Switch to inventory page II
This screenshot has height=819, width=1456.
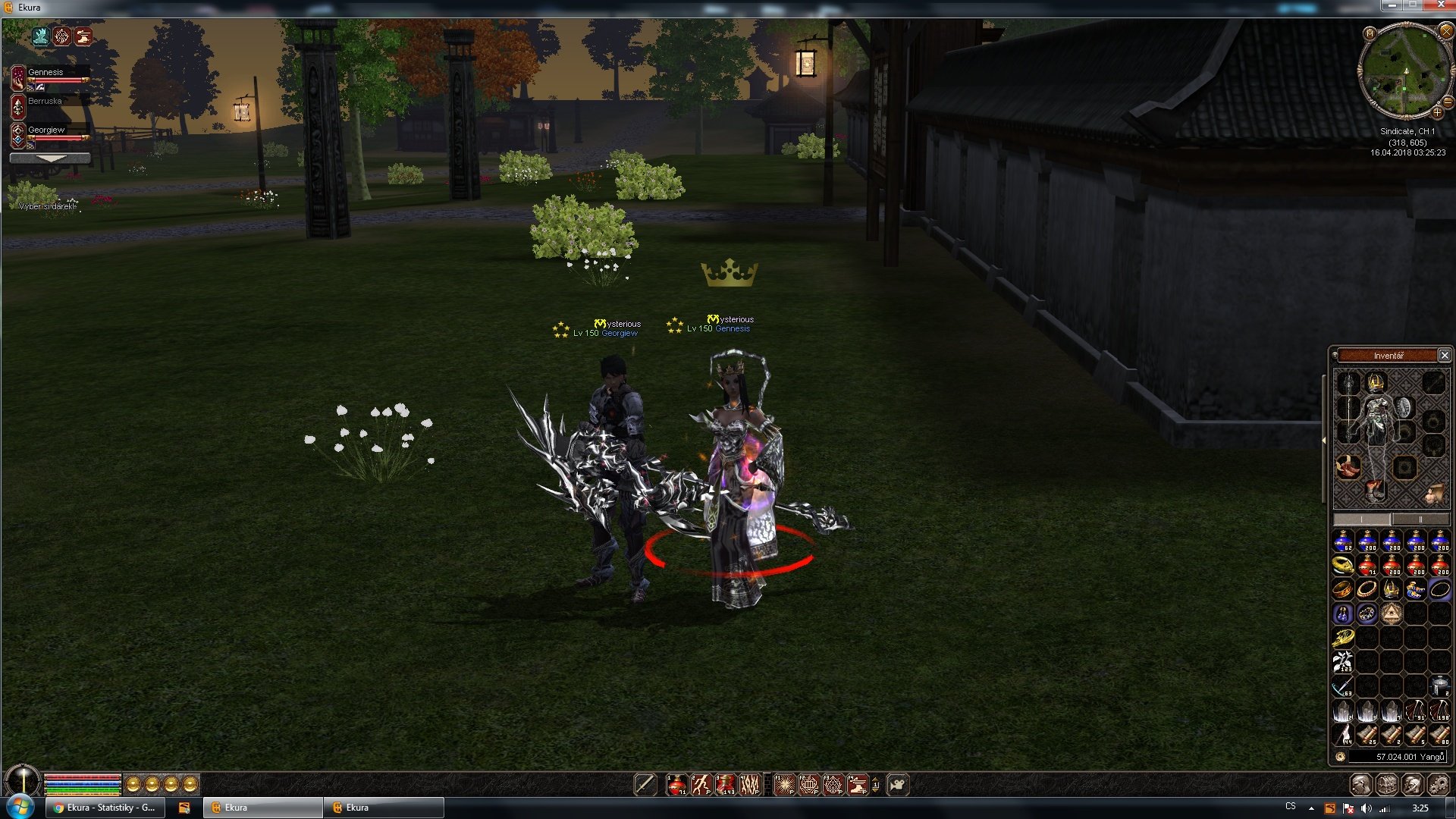pyautogui.click(x=1420, y=519)
